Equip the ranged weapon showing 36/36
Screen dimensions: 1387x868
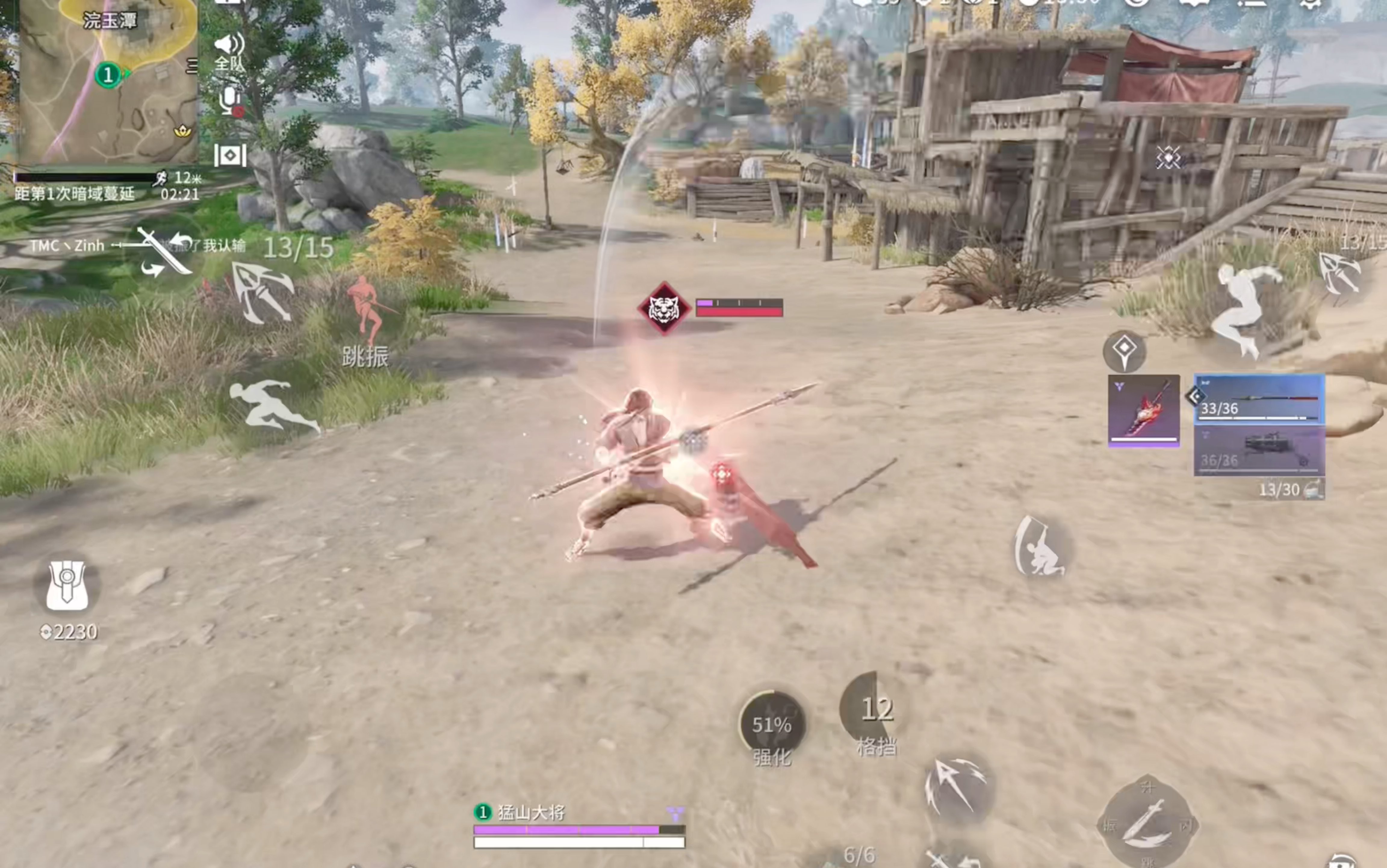[x=1260, y=451]
